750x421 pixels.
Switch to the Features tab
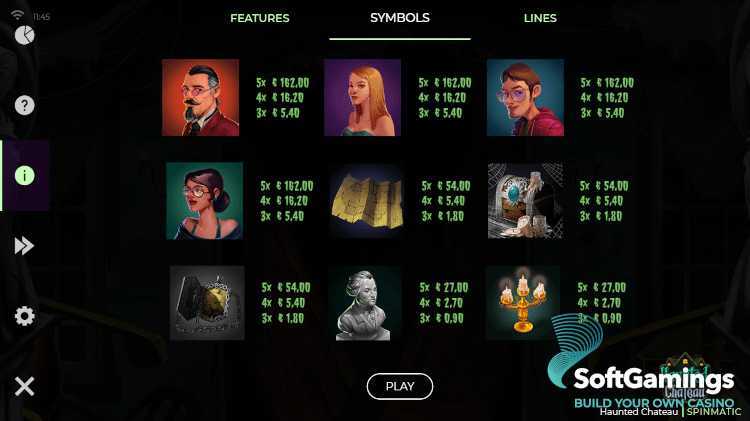click(259, 18)
